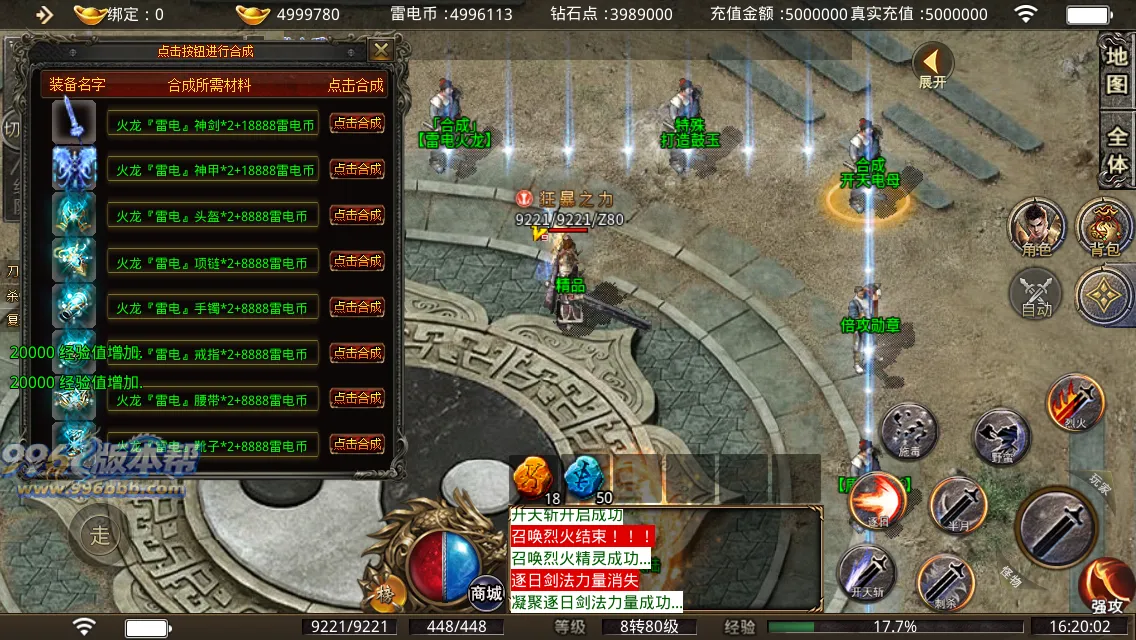
Task: Close the synthesis crafting panel
Action: tap(381, 50)
